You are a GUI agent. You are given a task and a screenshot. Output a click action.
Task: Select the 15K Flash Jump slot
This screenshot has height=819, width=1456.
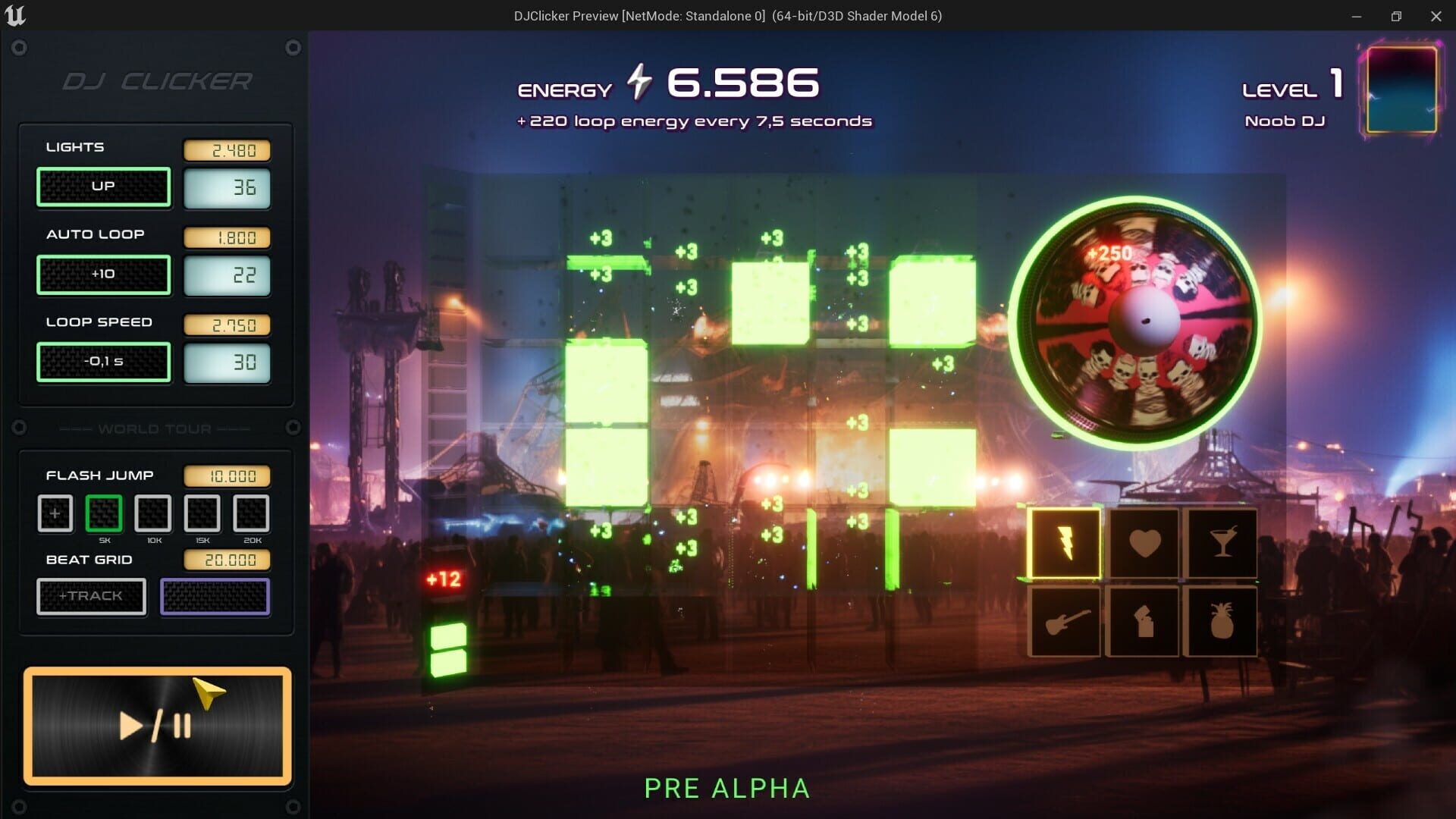tap(202, 513)
